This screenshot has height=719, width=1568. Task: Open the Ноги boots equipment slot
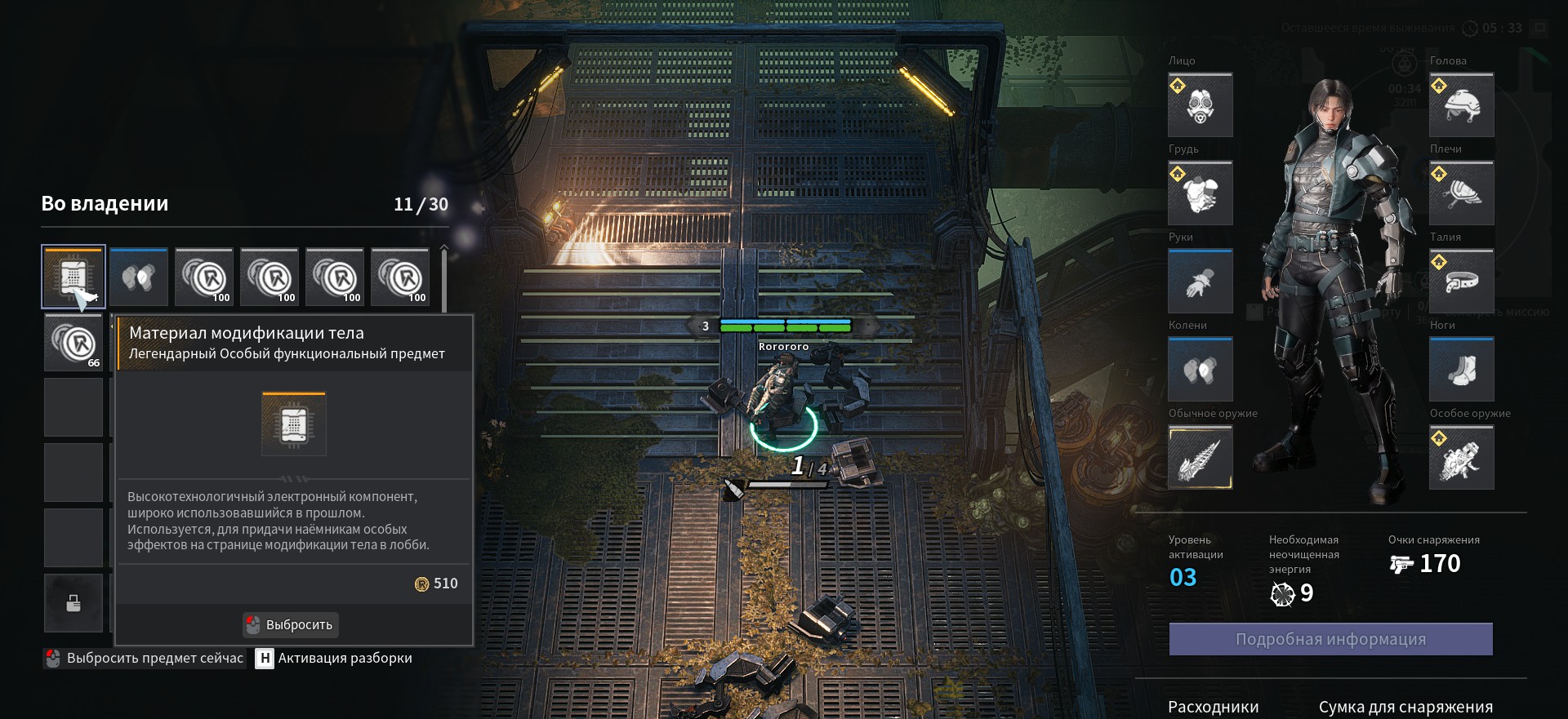(1461, 370)
